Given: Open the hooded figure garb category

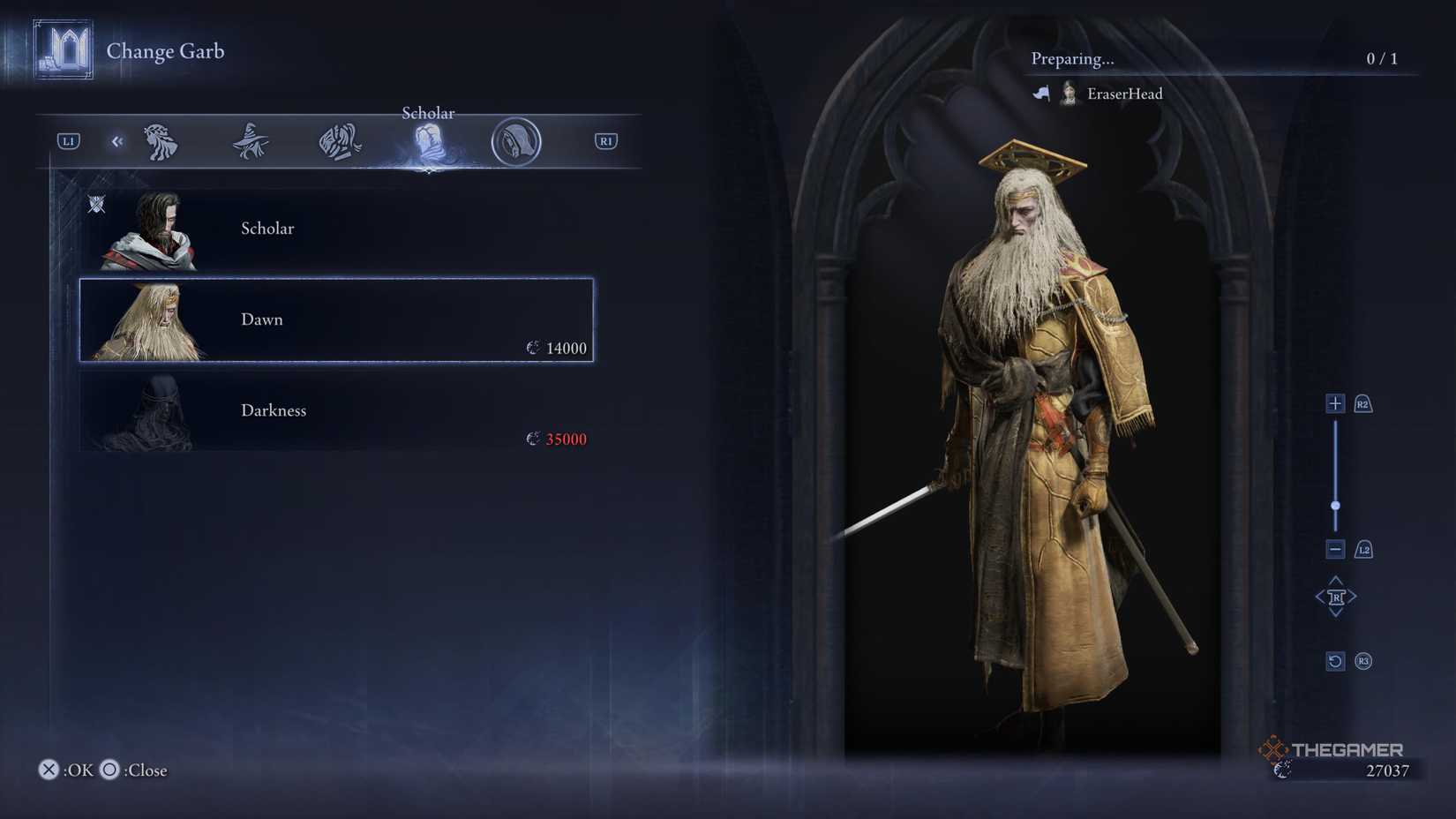Looking at the screenshot, I should tap(514, 141).
